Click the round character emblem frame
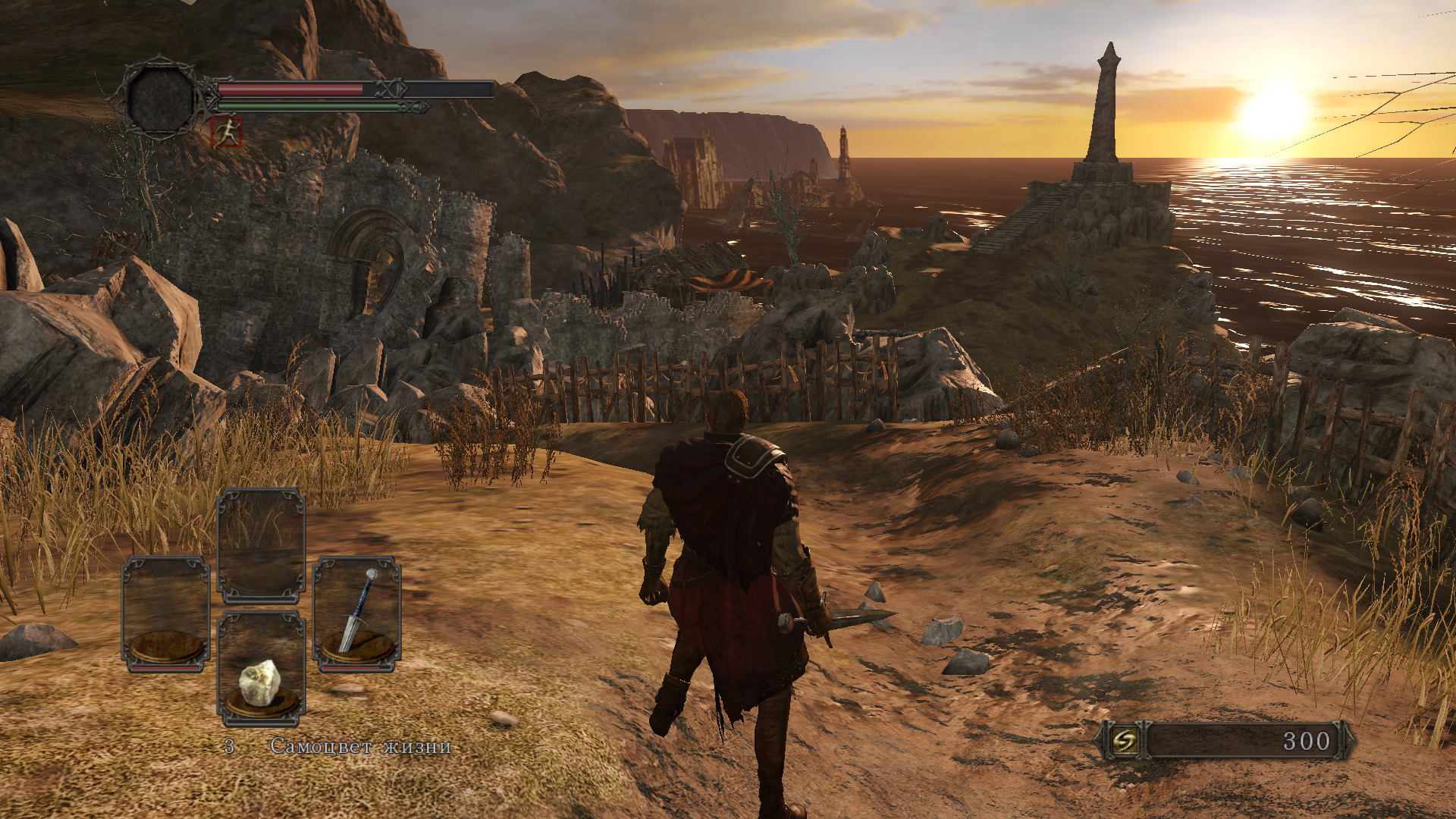The width and height of the screenshot is (1456, 819). (160, 99)
